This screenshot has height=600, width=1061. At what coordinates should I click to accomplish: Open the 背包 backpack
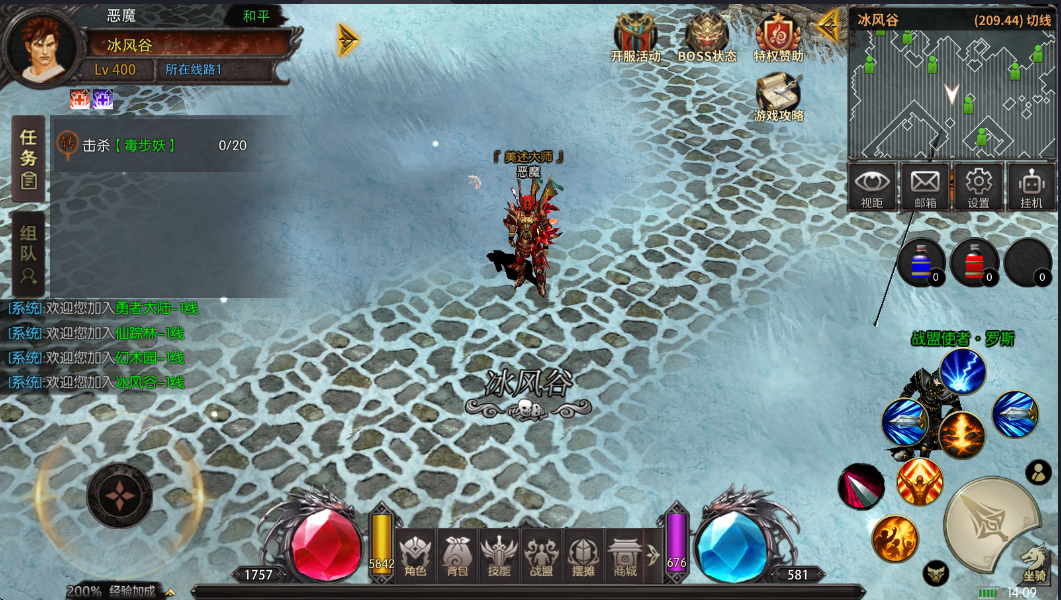(457, 555)
